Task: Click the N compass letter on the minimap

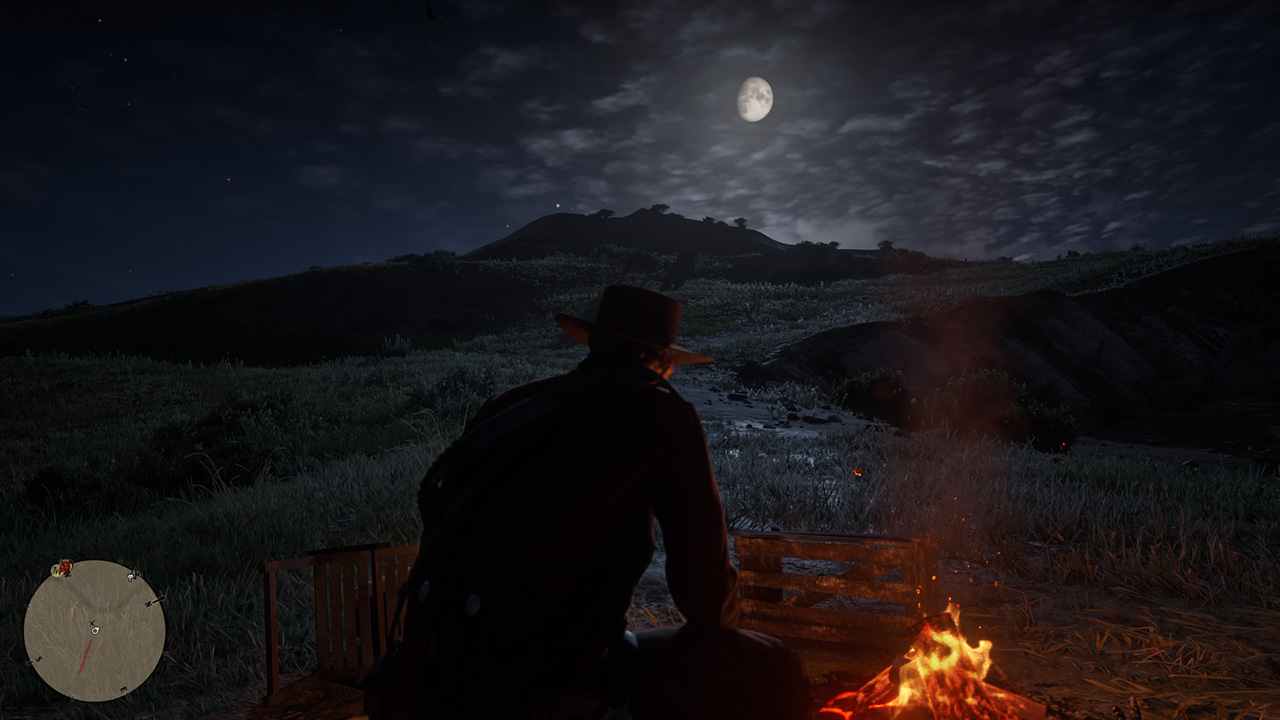Action: click(x=148, y=603)
